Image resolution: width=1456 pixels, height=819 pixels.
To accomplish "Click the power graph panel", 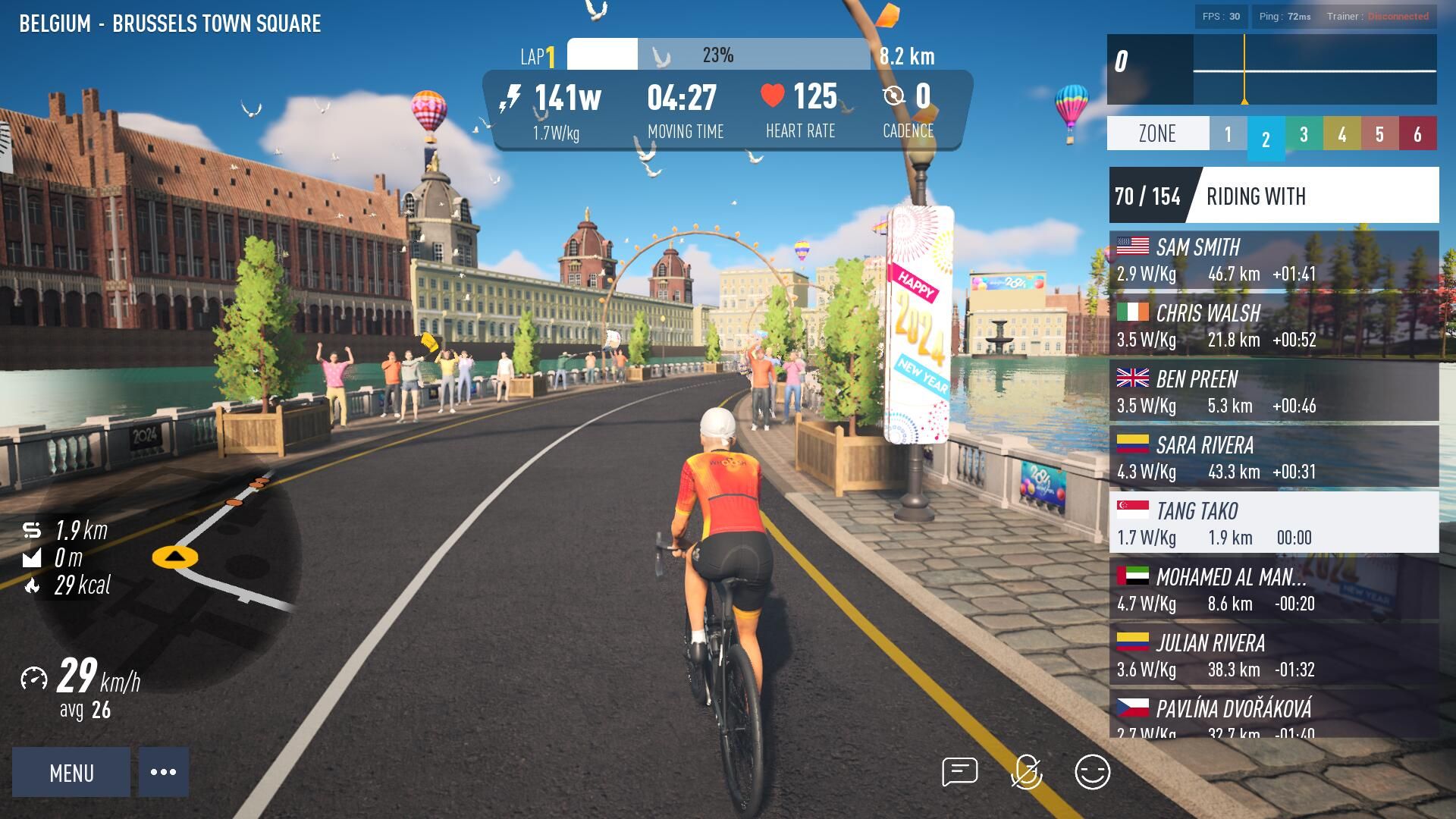I will [1272, 70].
